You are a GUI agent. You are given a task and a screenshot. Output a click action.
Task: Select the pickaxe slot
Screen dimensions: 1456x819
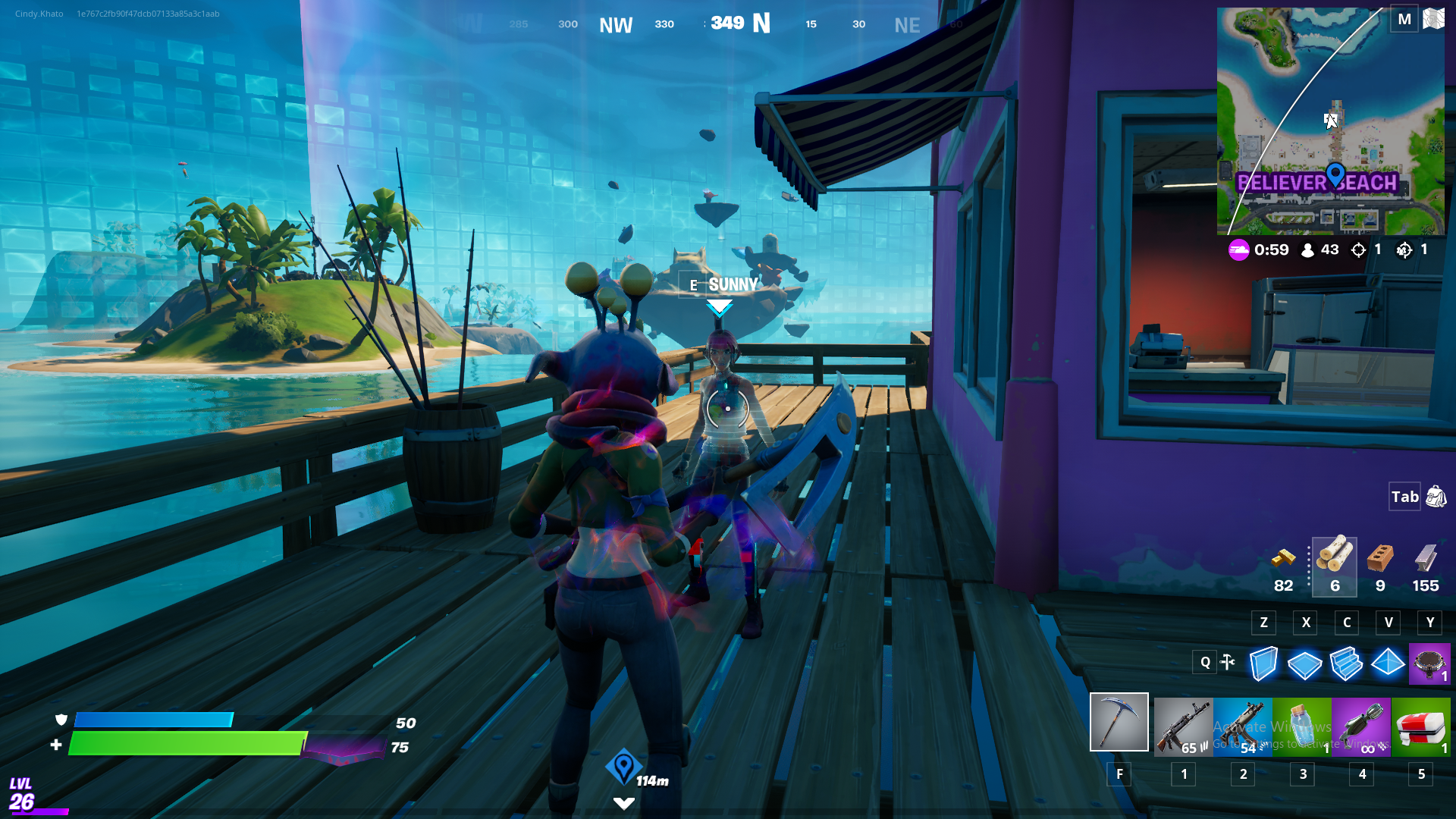[1119, 722]
